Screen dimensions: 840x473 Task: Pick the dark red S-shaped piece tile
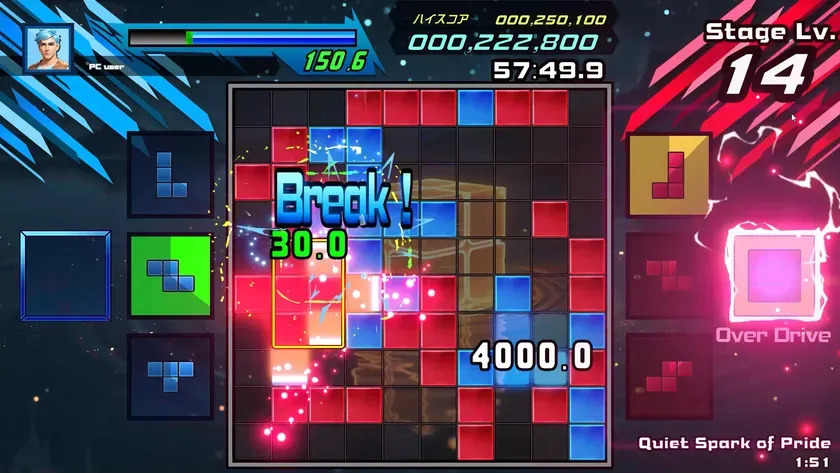click(x=669, y=376)
